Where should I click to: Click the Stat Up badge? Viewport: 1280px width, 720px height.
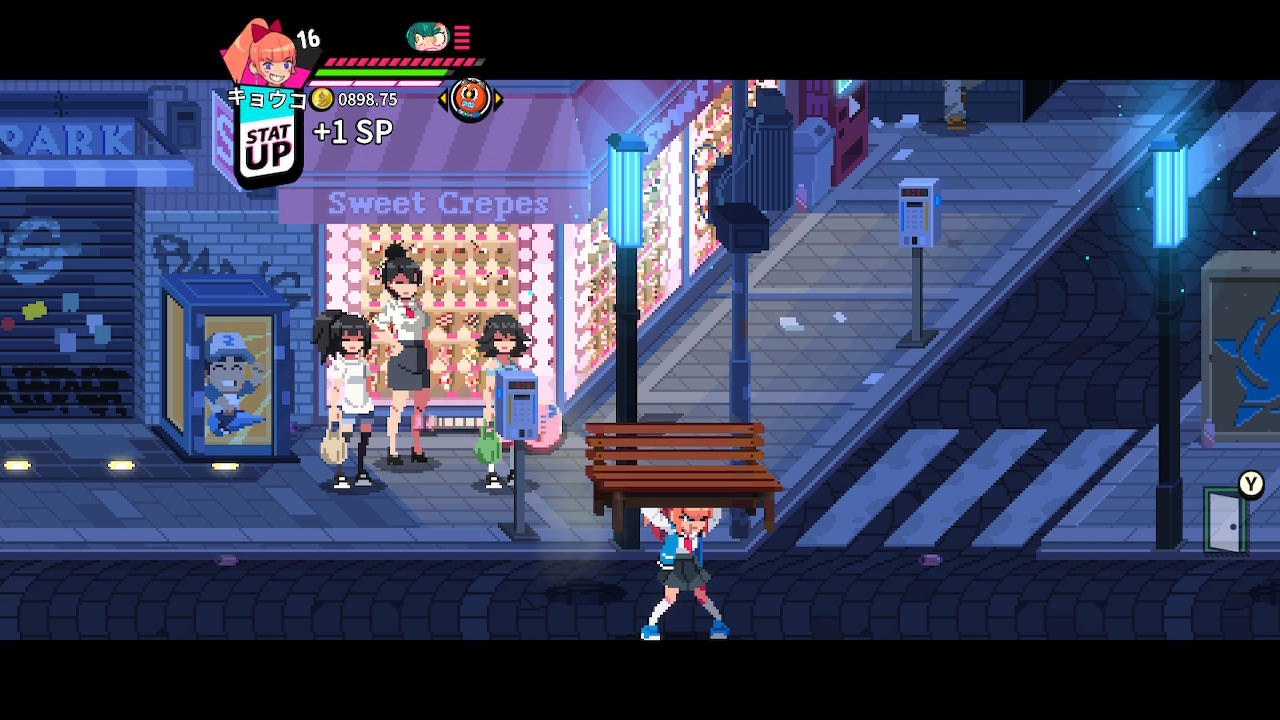[268, 148]
